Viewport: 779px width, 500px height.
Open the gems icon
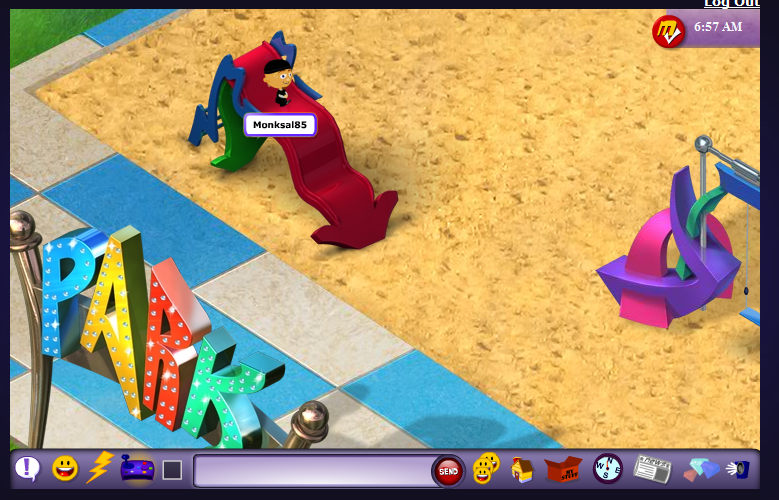tap(700, 469)
